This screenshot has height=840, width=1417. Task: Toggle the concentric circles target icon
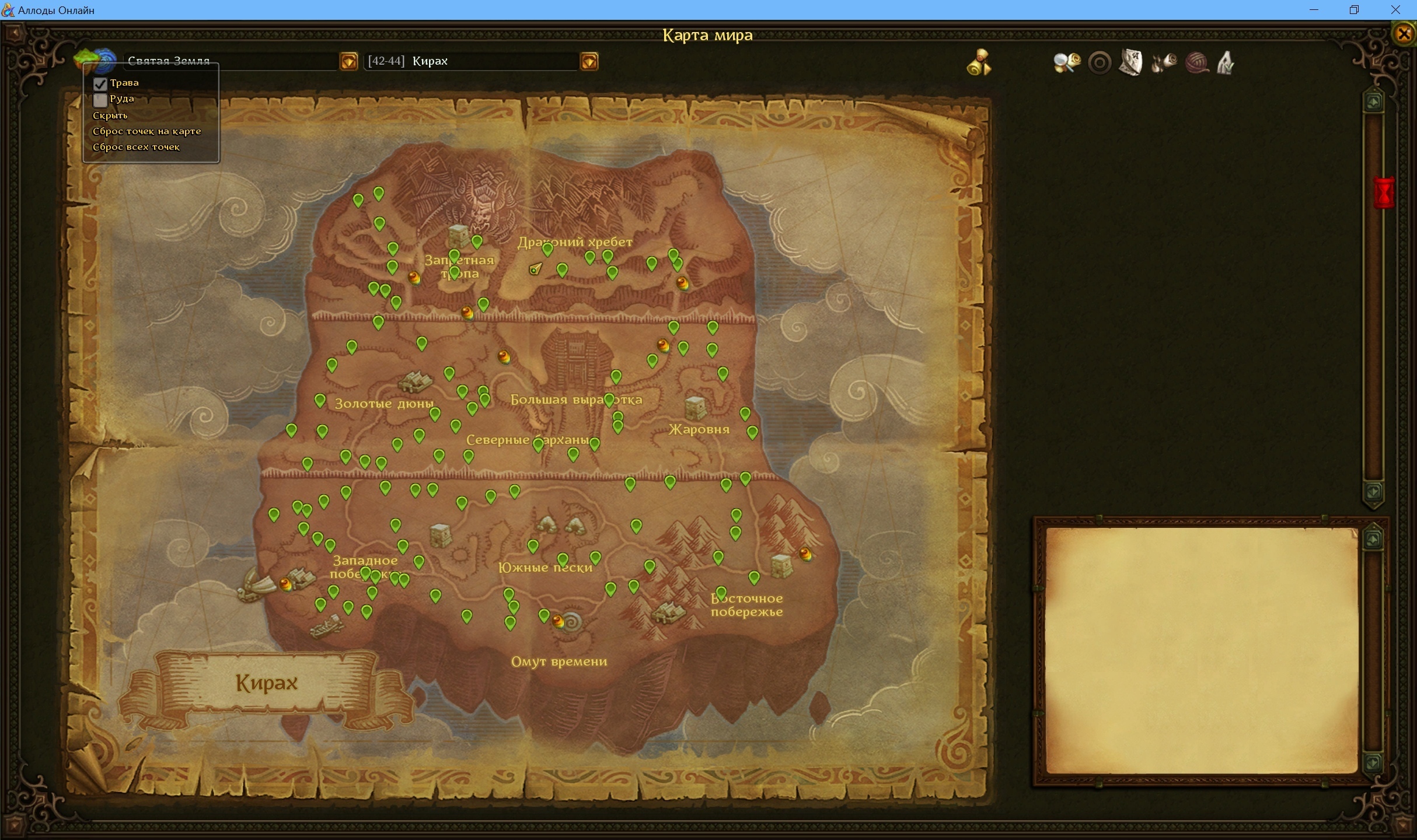1100,62
